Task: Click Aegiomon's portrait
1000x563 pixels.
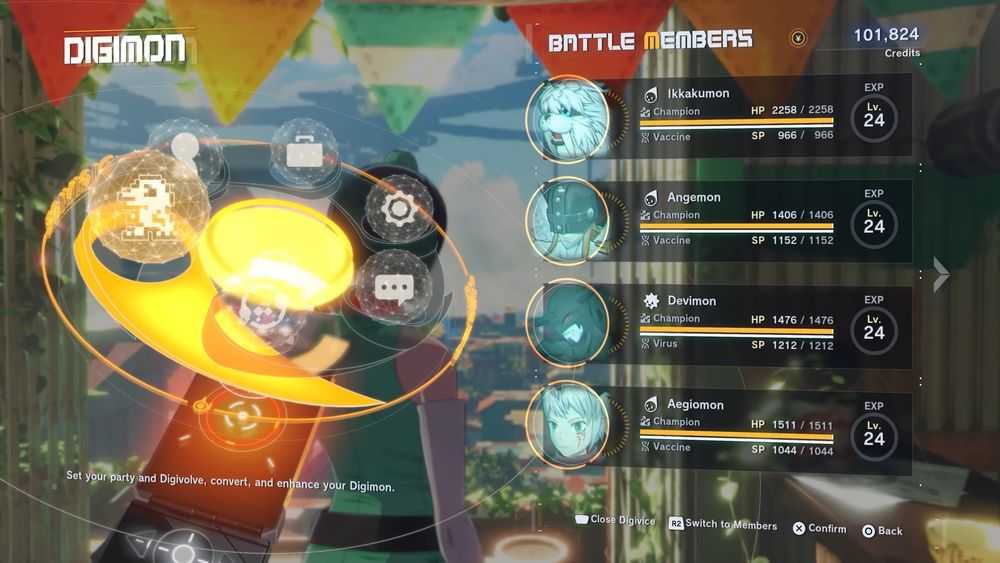Action: click(x=568, y=427)
